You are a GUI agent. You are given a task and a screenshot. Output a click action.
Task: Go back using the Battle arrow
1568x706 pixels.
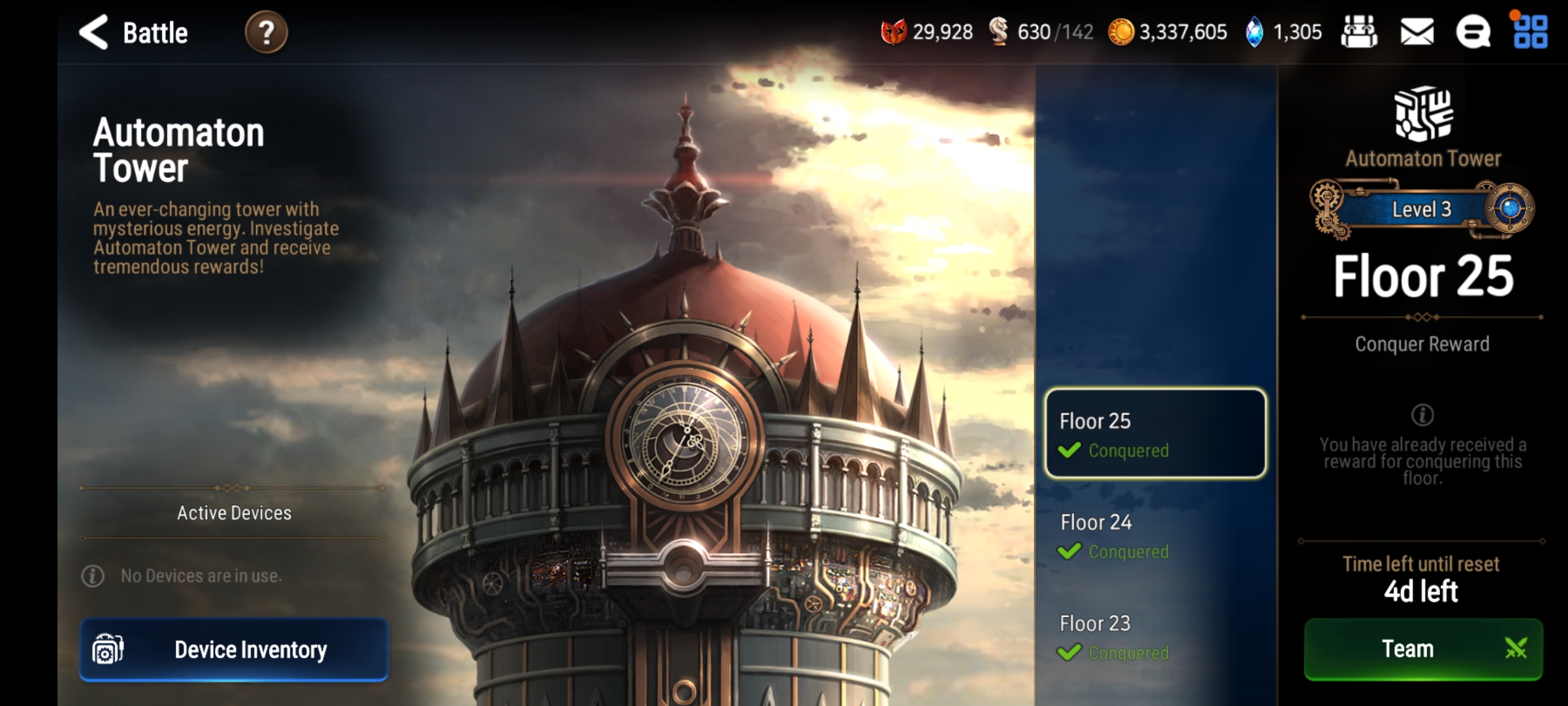pyautogui.click(x=93, y=32)
